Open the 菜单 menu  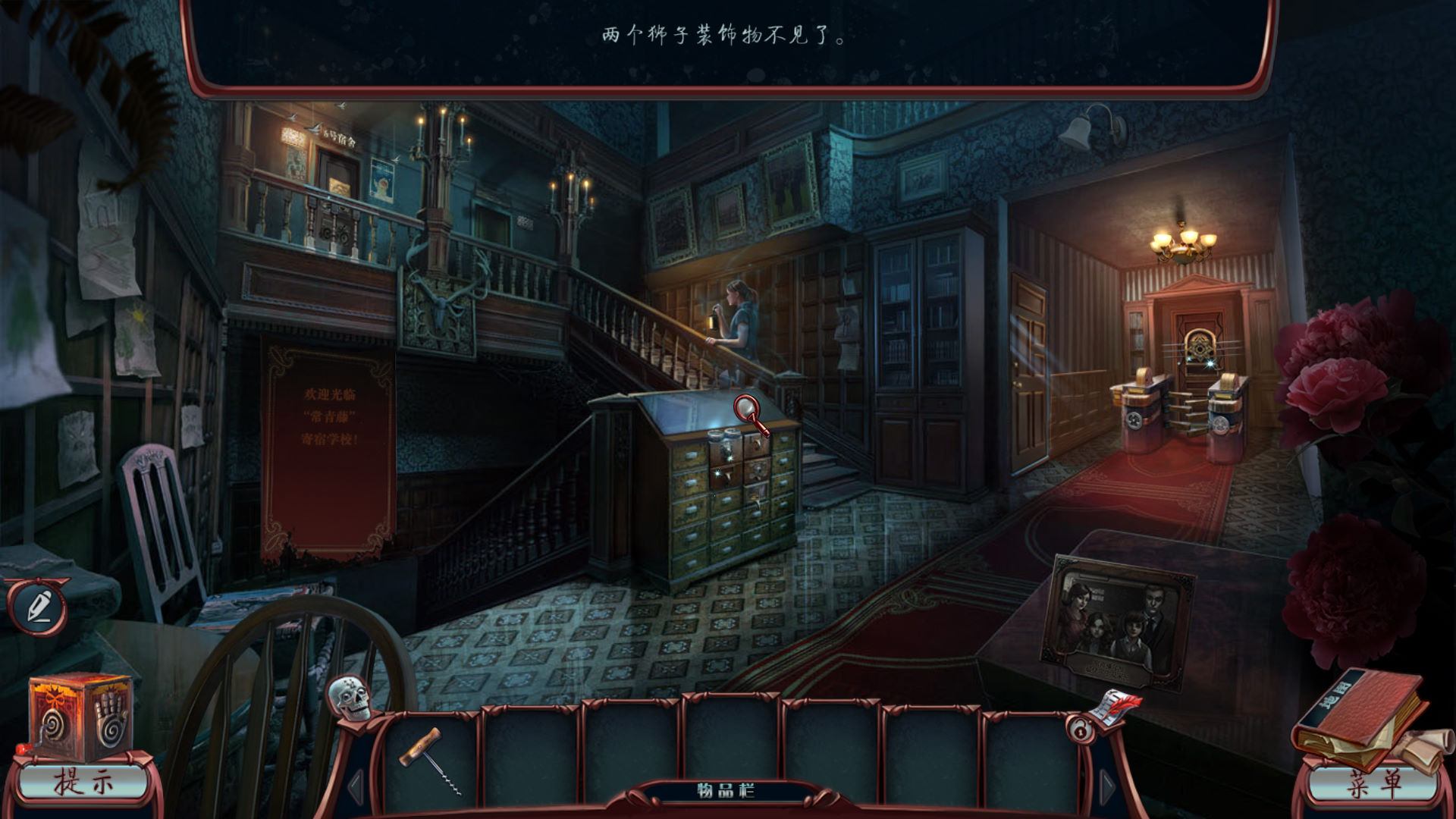tap(1373, 784)
